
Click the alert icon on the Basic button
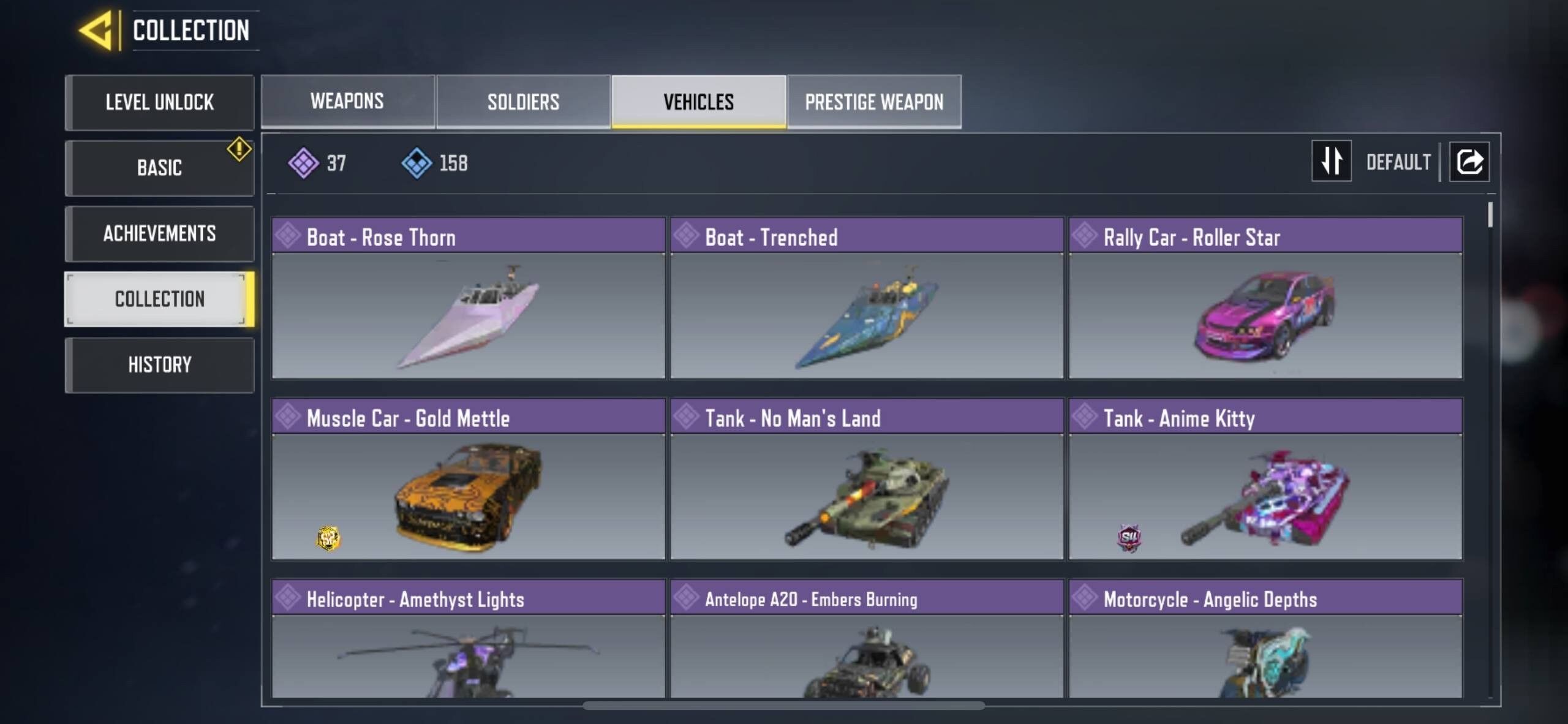pos(239,148)
